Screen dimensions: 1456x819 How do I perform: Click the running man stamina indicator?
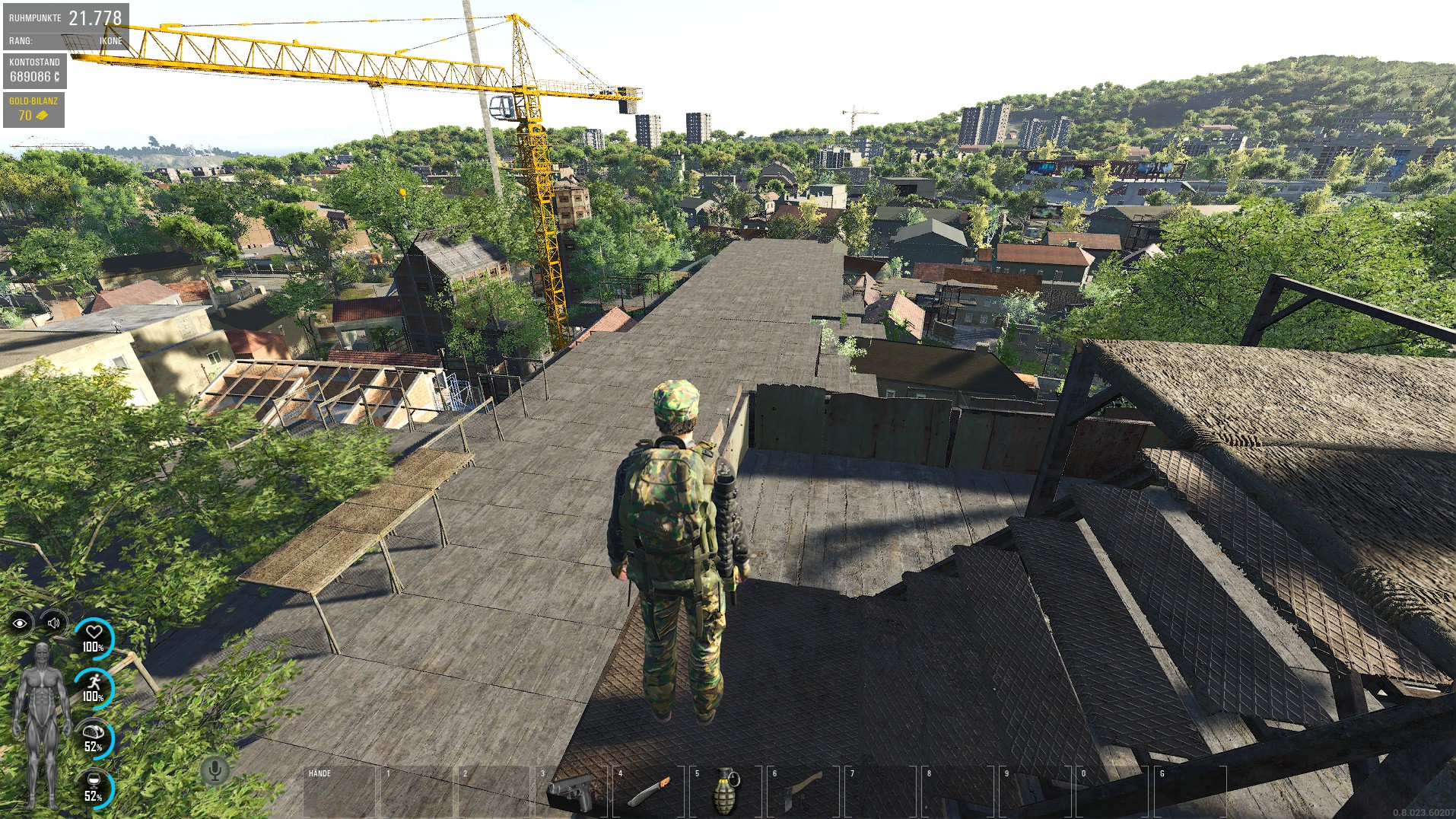point(94,687)
